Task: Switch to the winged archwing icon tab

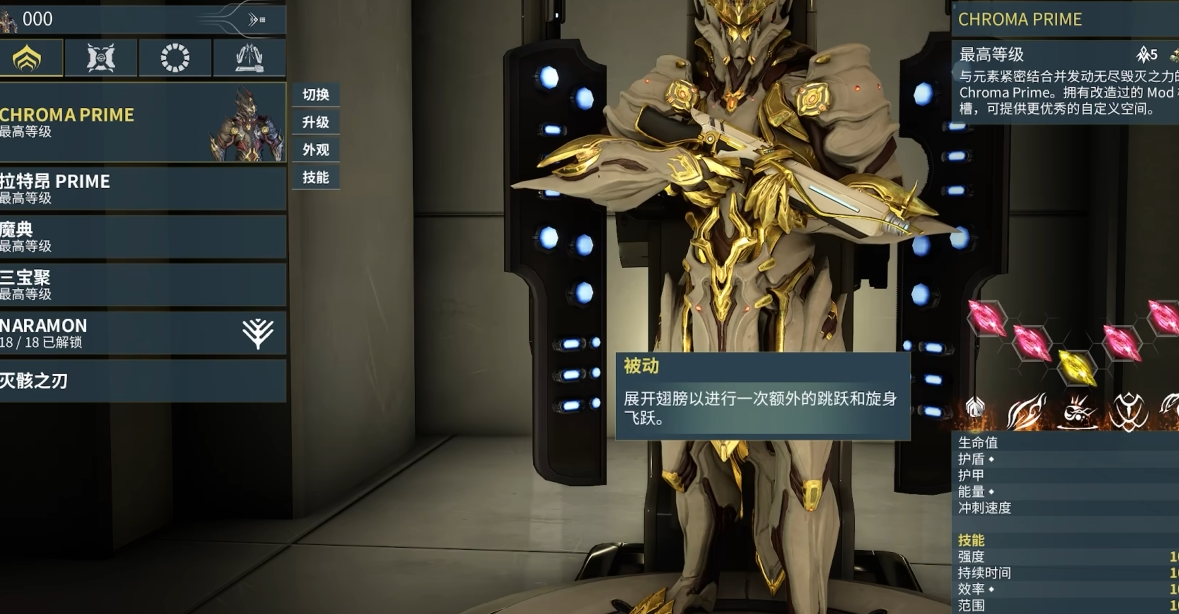Action: 249,58
